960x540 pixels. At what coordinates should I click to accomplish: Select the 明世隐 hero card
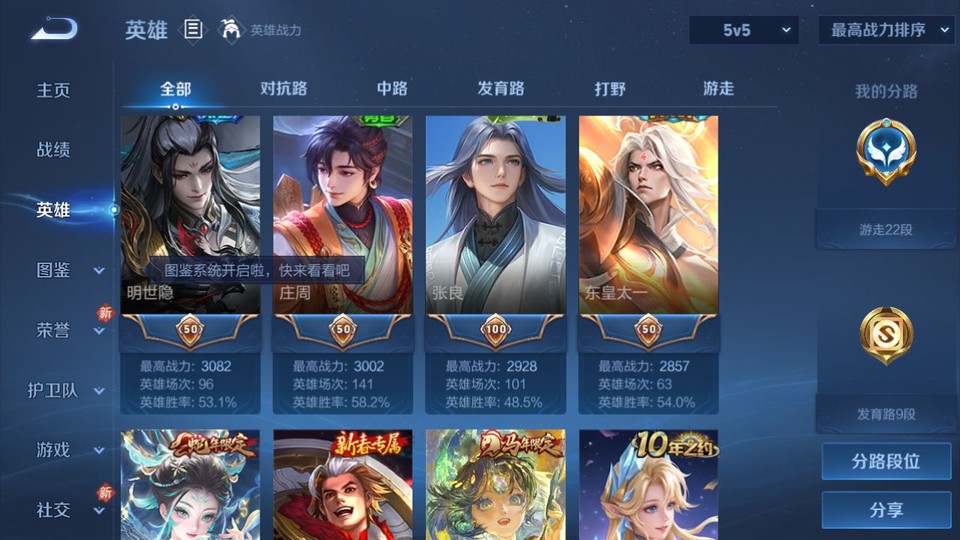coord(190,215)
